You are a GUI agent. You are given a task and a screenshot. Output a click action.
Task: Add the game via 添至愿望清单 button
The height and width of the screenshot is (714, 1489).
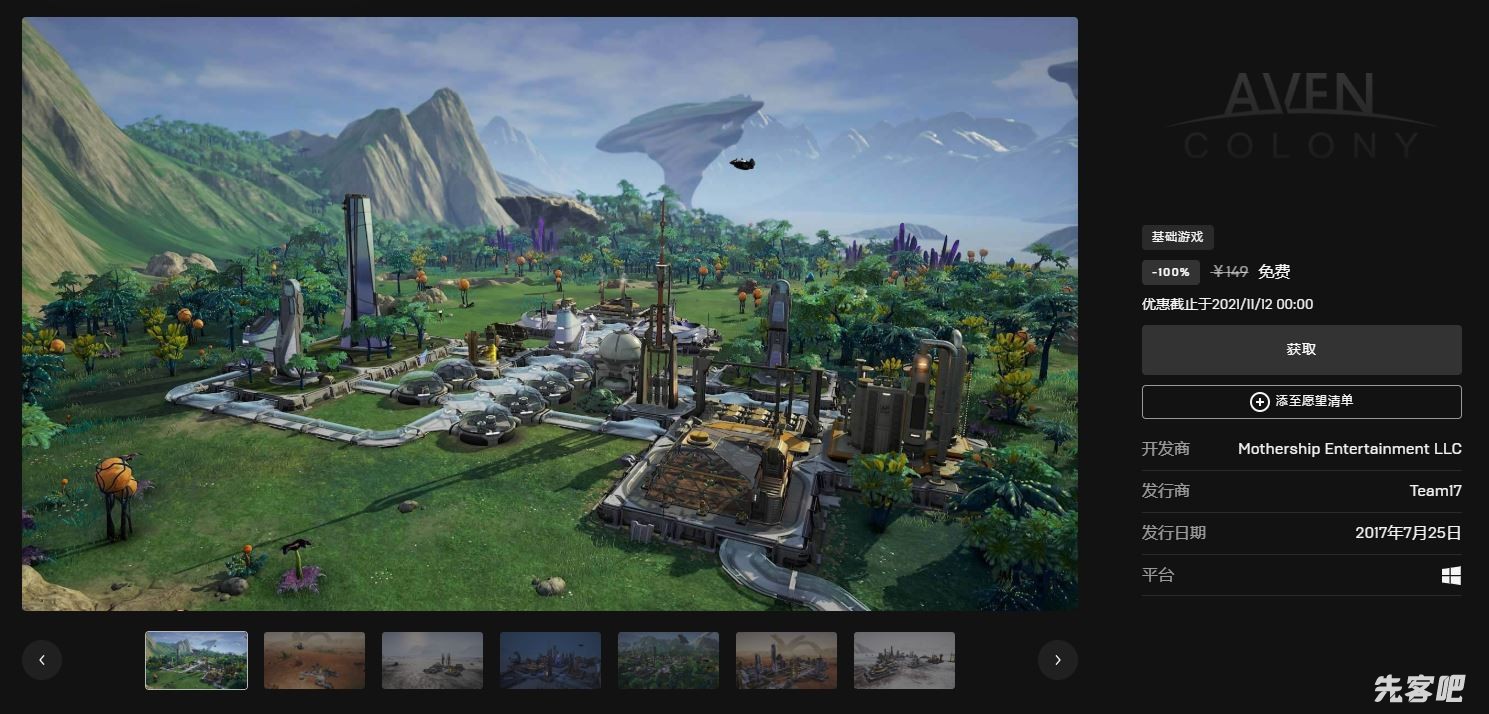tap(1301, 401)
